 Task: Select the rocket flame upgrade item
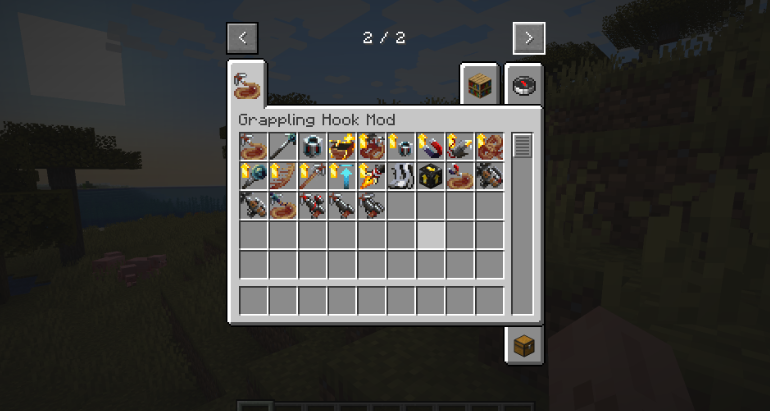[x=371, y=176]
